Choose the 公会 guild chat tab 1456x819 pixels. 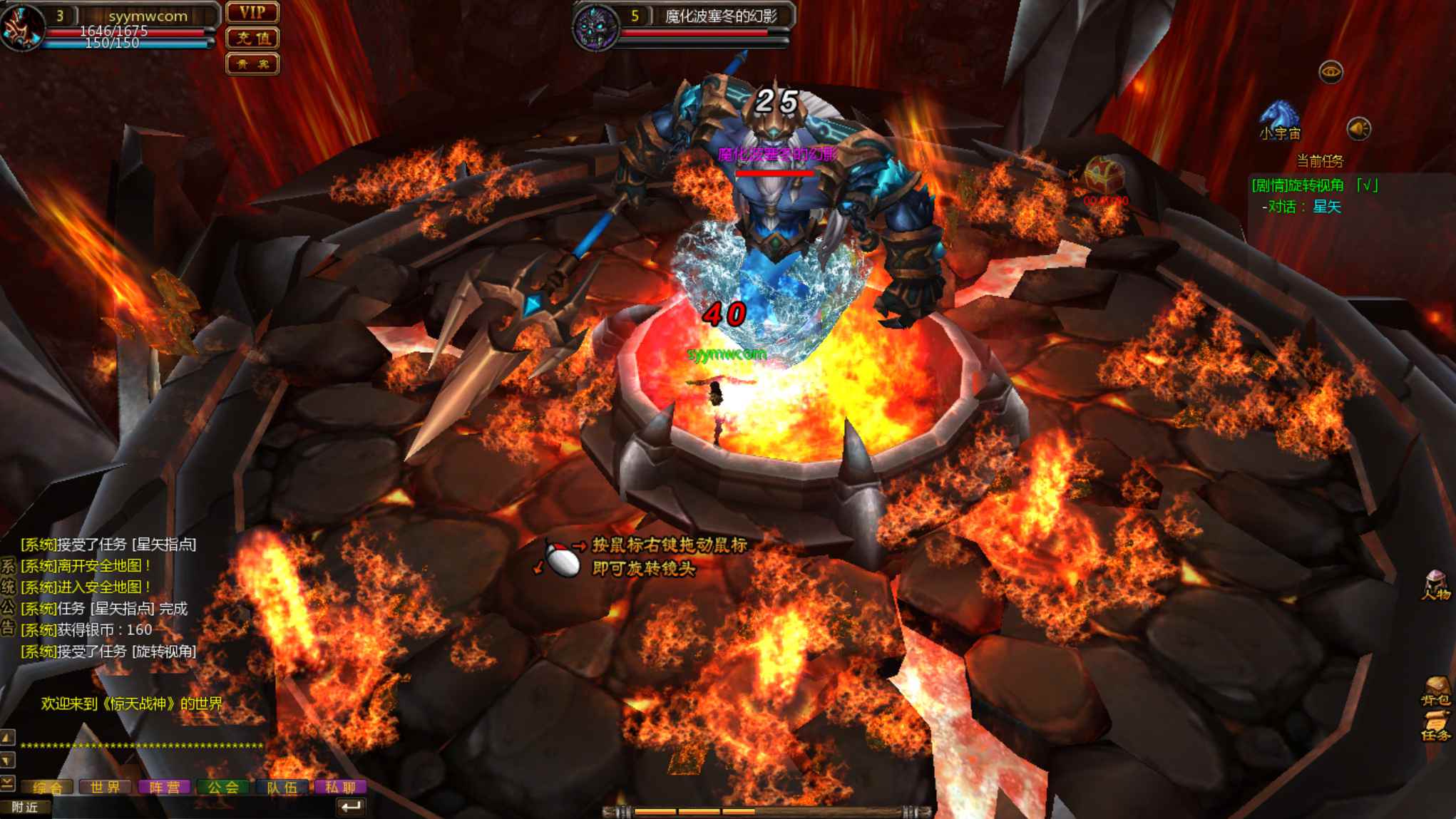pos(223,787)
